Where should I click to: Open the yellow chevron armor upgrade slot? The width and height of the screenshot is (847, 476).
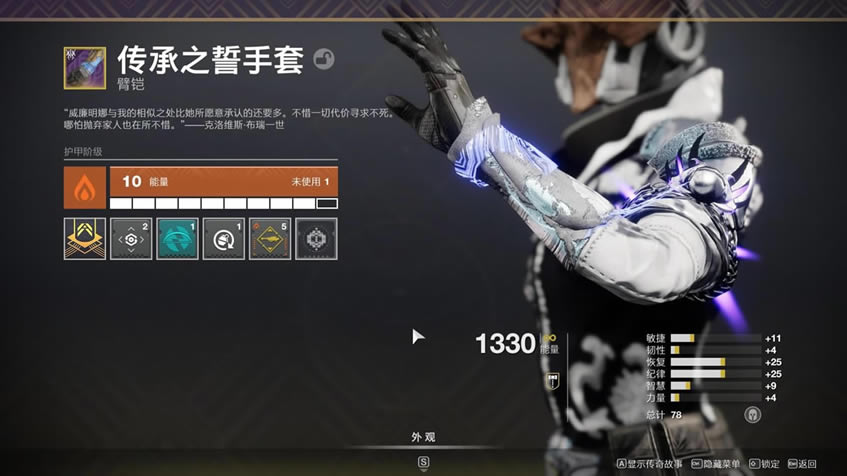pyautogui.click(x=84, y=239)
